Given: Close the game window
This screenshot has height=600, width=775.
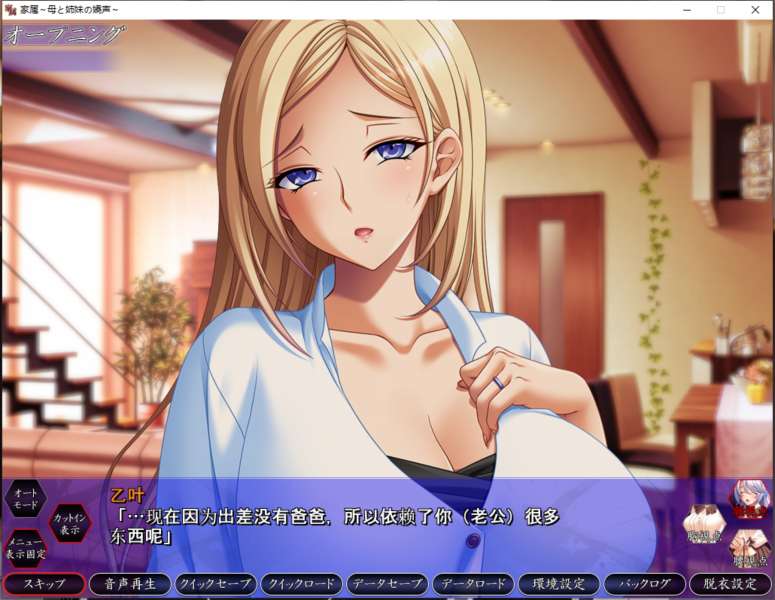Looking at the screenshot, I should [755, 9].
